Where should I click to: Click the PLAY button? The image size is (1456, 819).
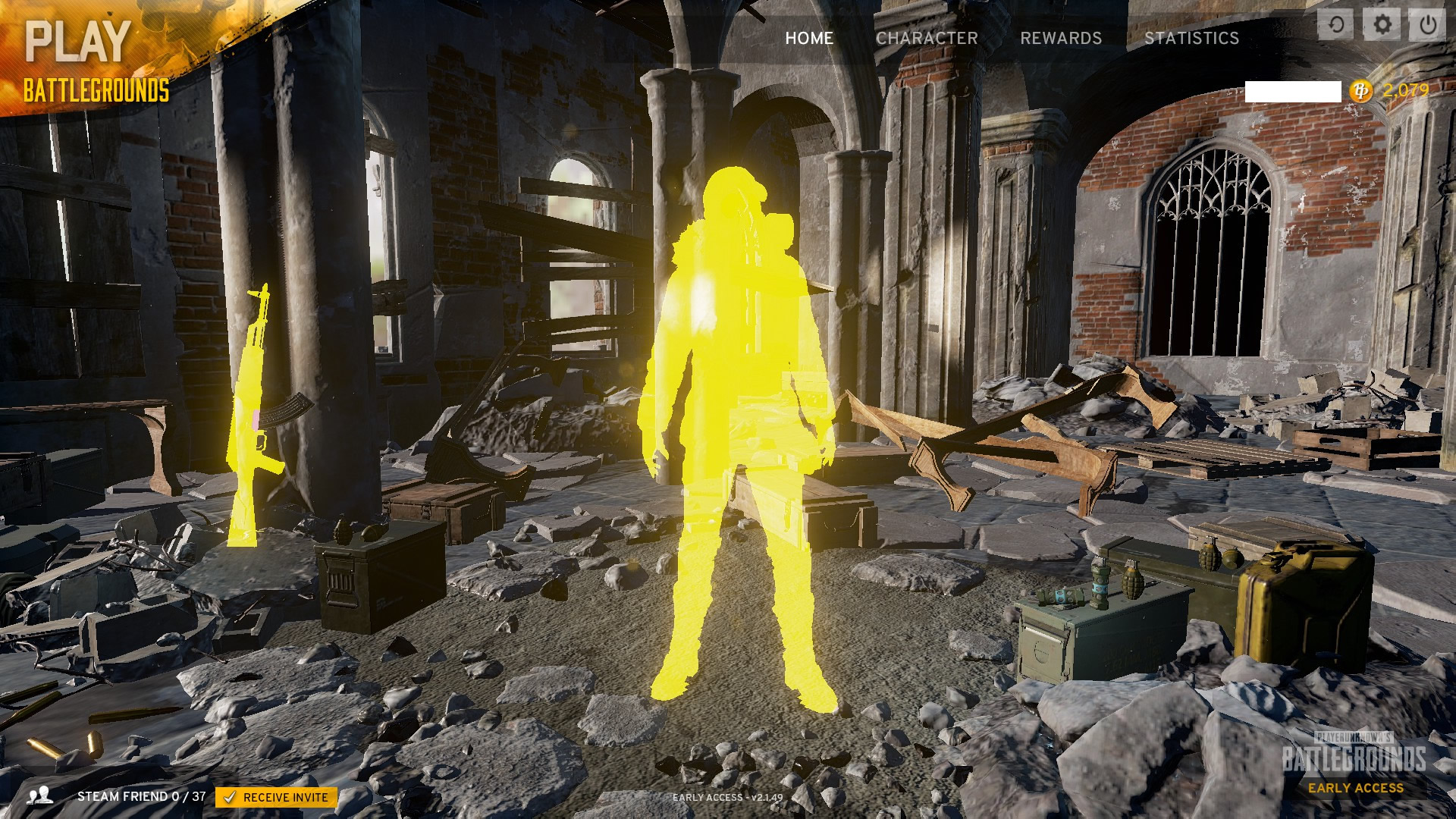coord(78,42)
